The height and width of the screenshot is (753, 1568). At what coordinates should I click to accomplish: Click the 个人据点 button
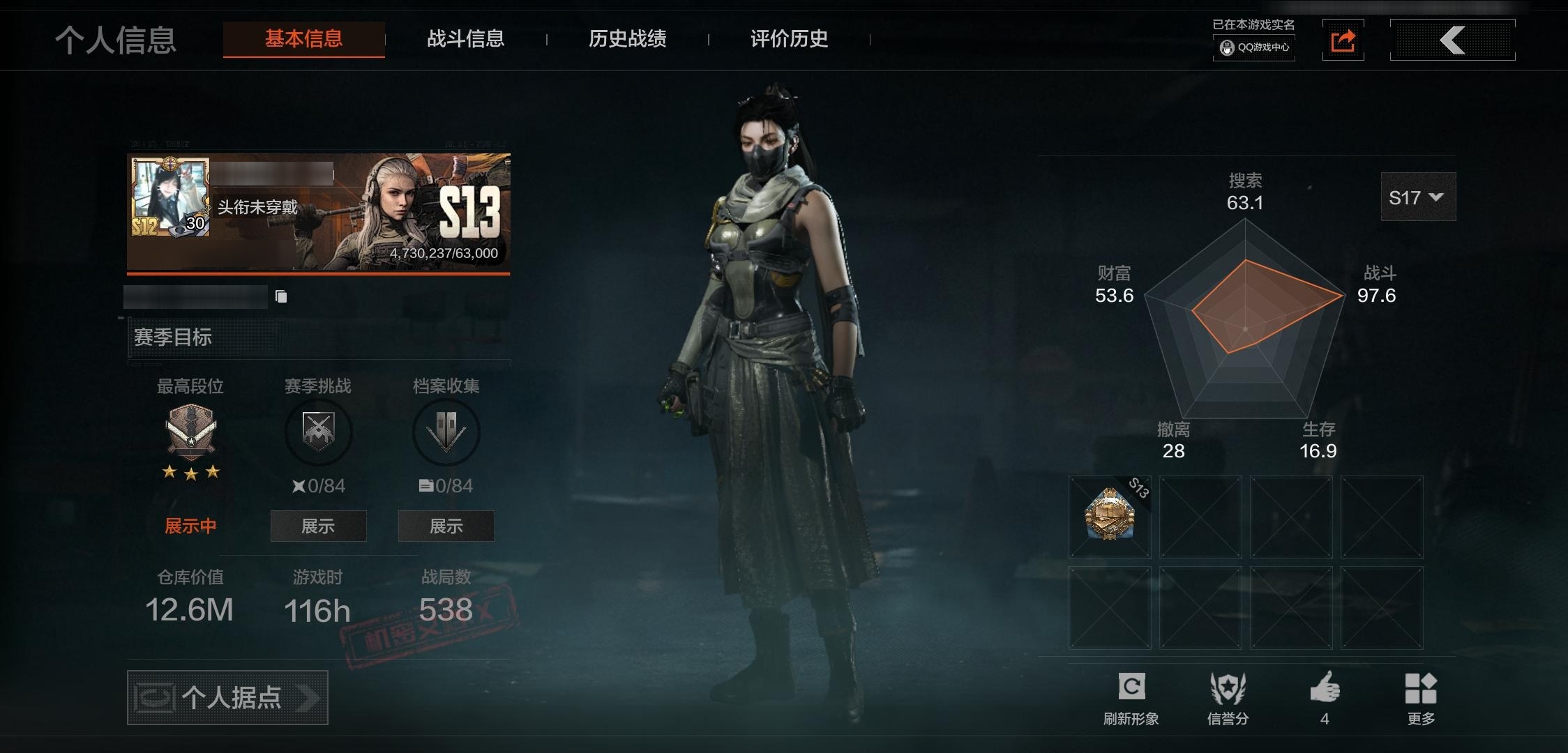tap(227, 697)
